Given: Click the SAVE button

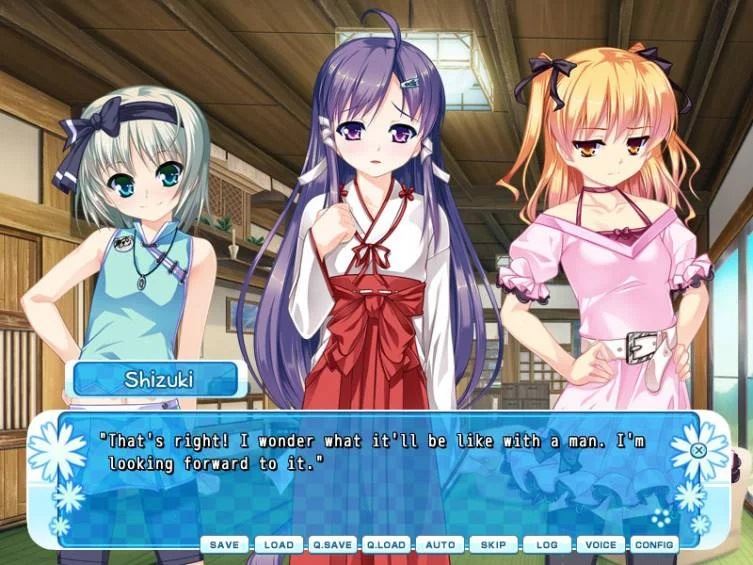Looking at the screenshot, I should [224, 545].
